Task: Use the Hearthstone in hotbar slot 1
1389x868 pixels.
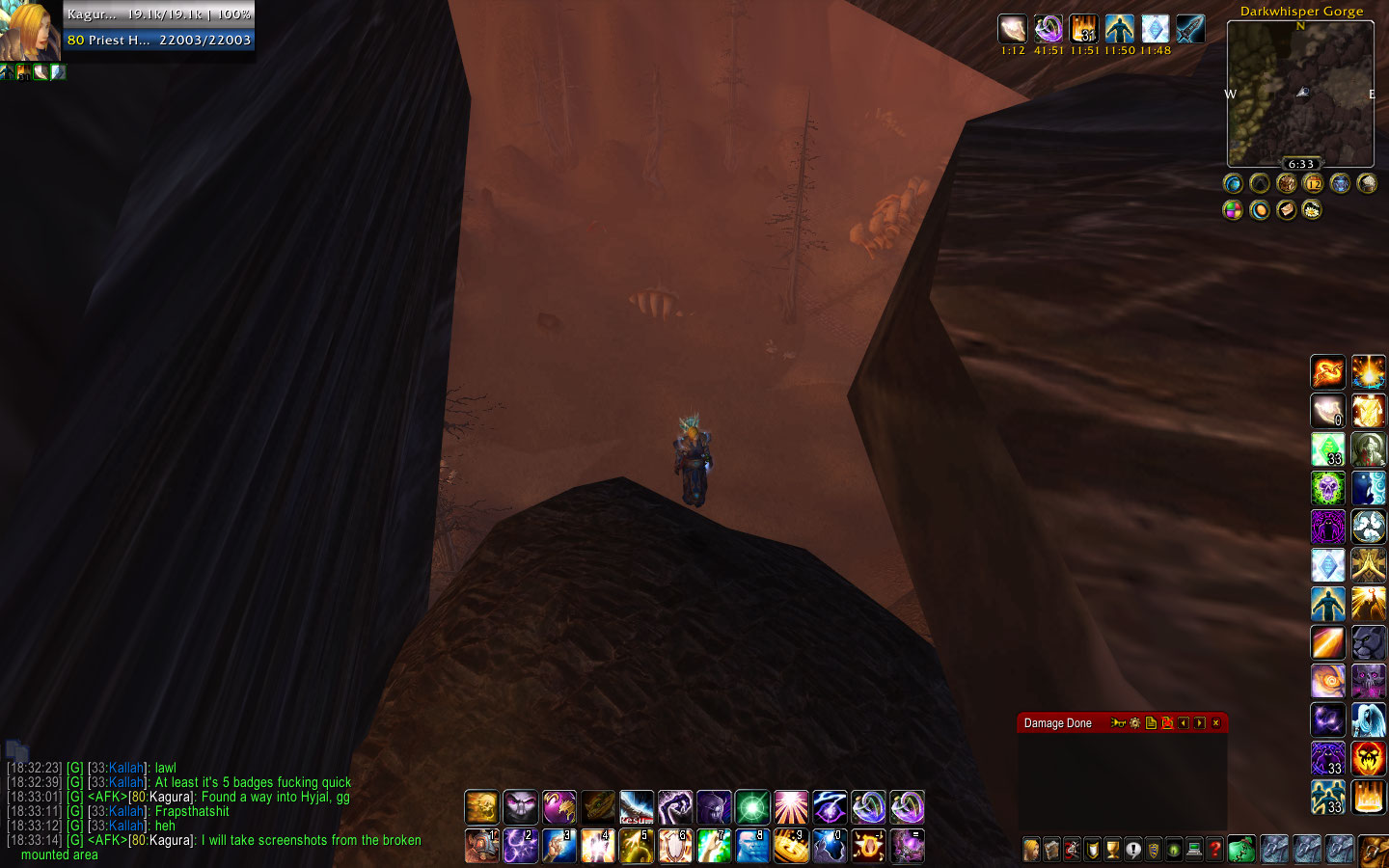Action: point(481,846)
